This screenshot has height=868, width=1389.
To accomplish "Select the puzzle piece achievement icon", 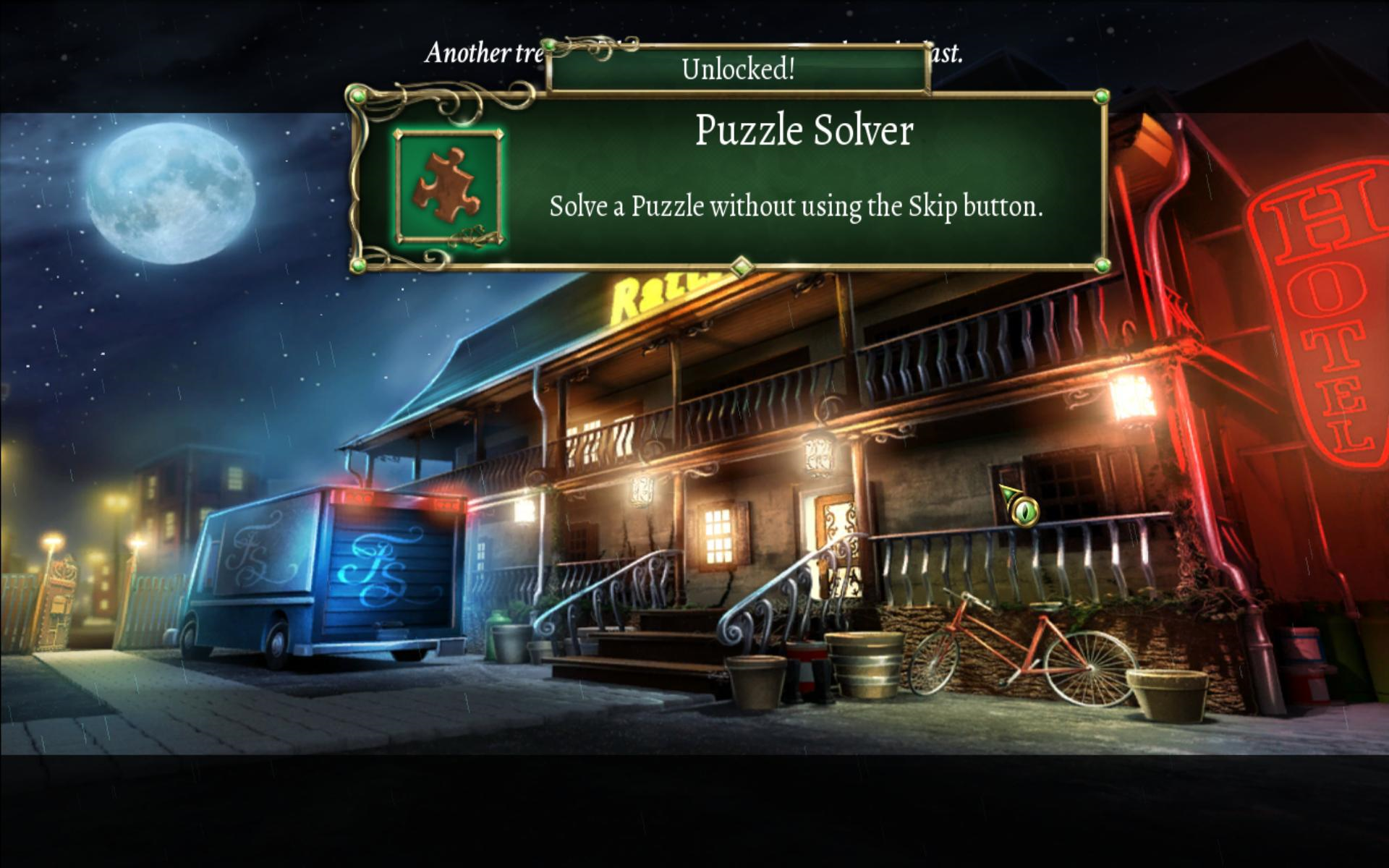I will click(x=449, y=187).
